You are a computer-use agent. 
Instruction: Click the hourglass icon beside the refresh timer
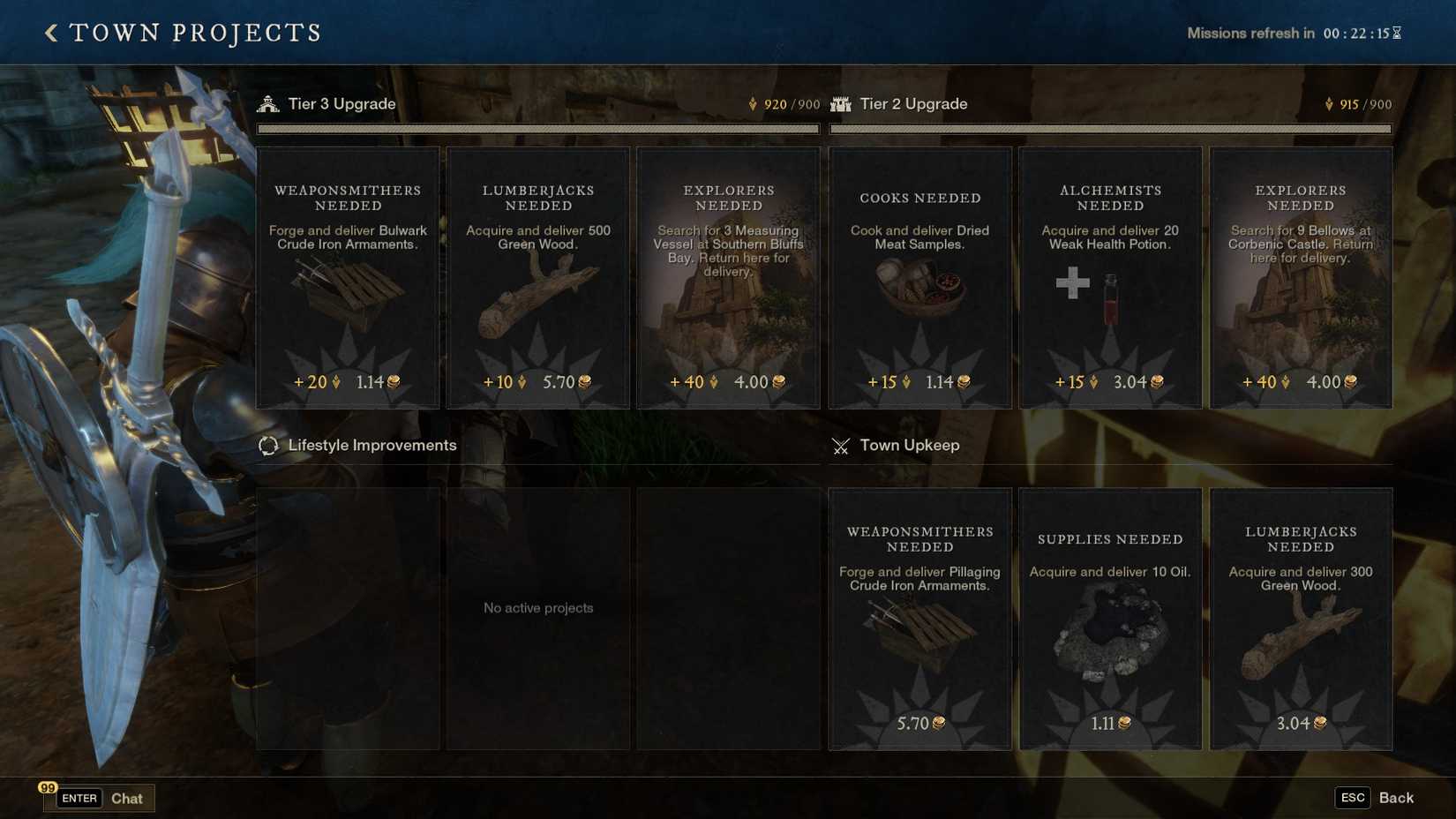[1395, 33]
